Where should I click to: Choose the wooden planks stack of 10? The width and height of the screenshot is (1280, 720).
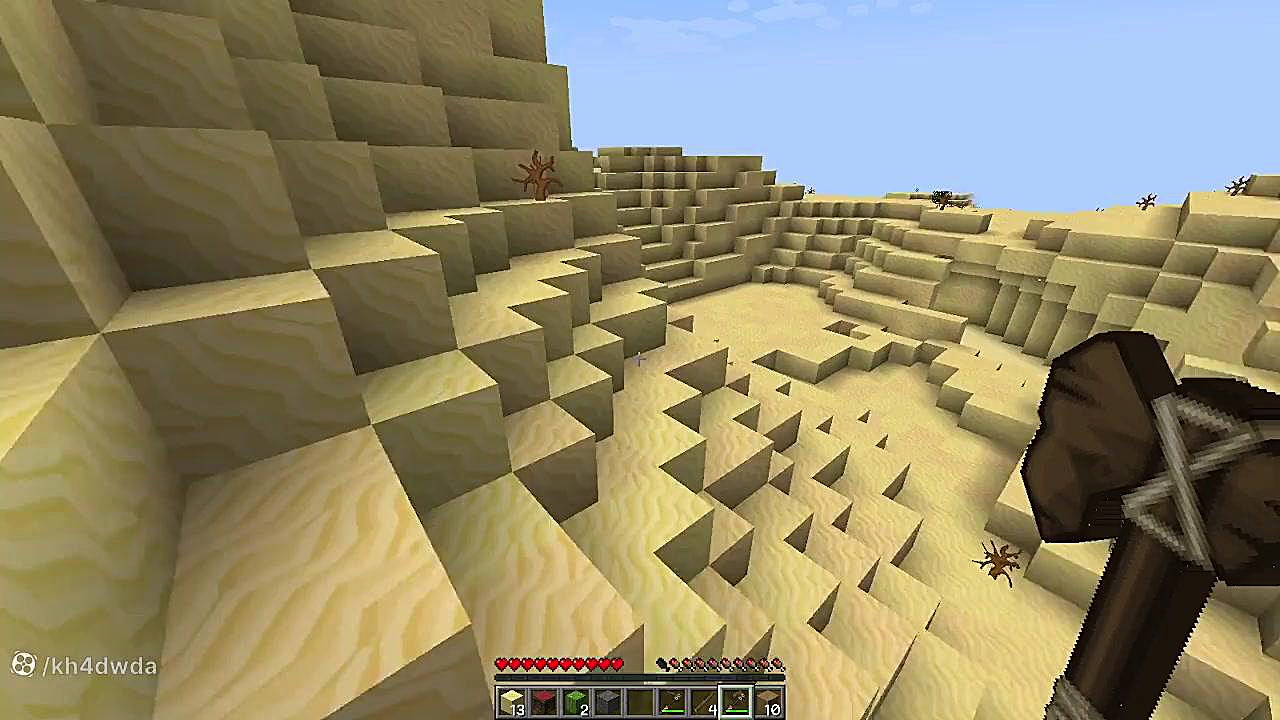click(768, 703)
